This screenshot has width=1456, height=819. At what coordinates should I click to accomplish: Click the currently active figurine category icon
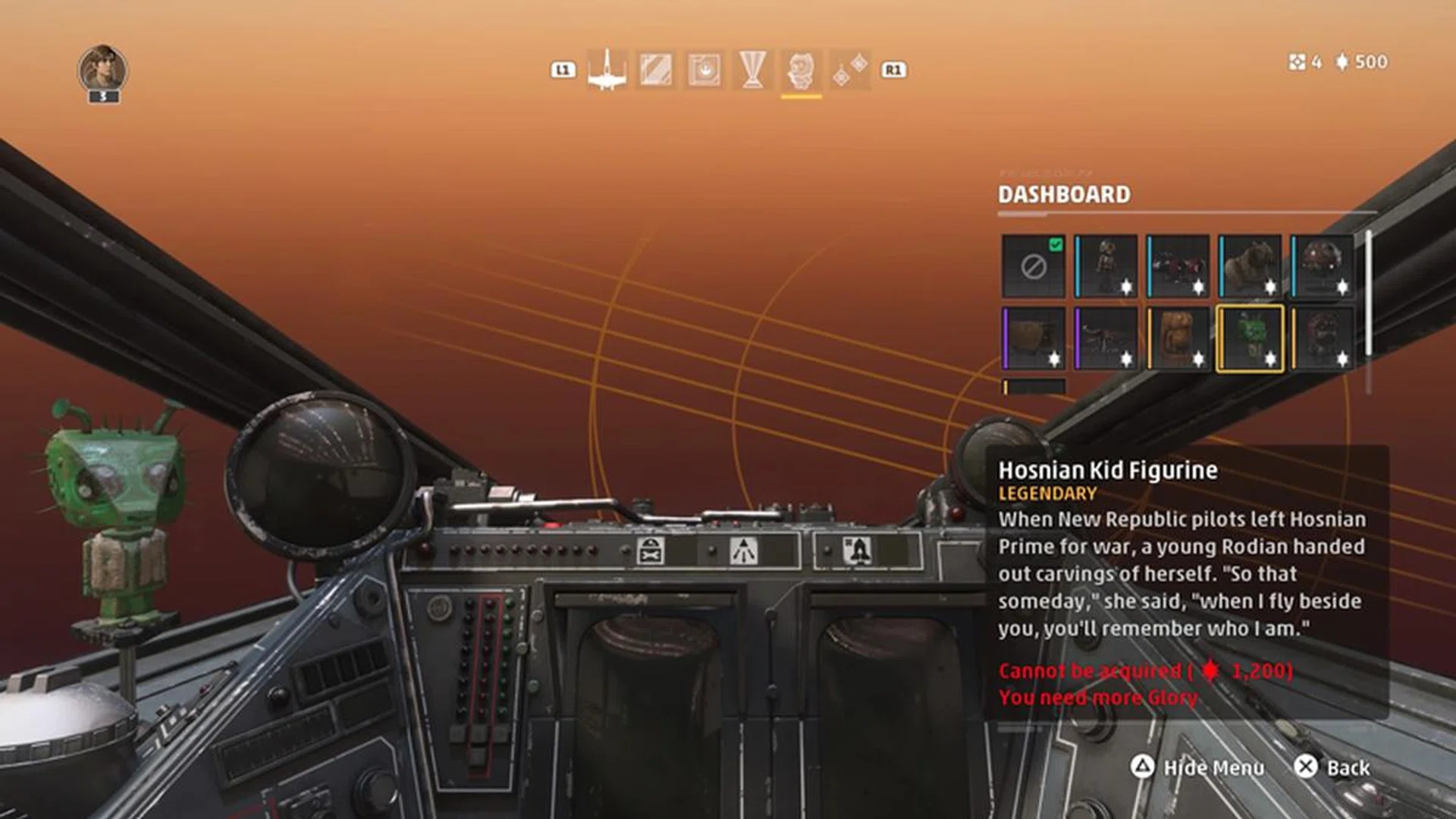pyautogui.click(x=800, y=72)
